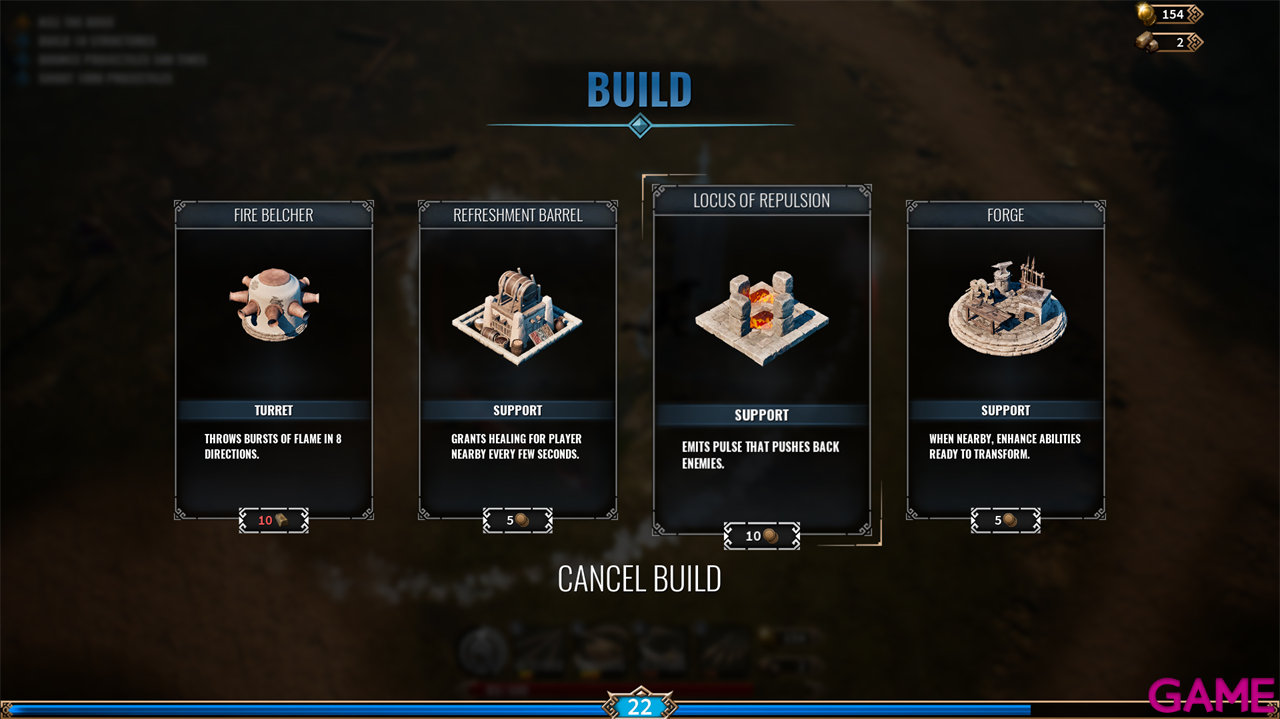The height and width of the screenshot is (719, 1280).
Task: Select the Fire Belcher turret card
Action: [x=274, y=360]
